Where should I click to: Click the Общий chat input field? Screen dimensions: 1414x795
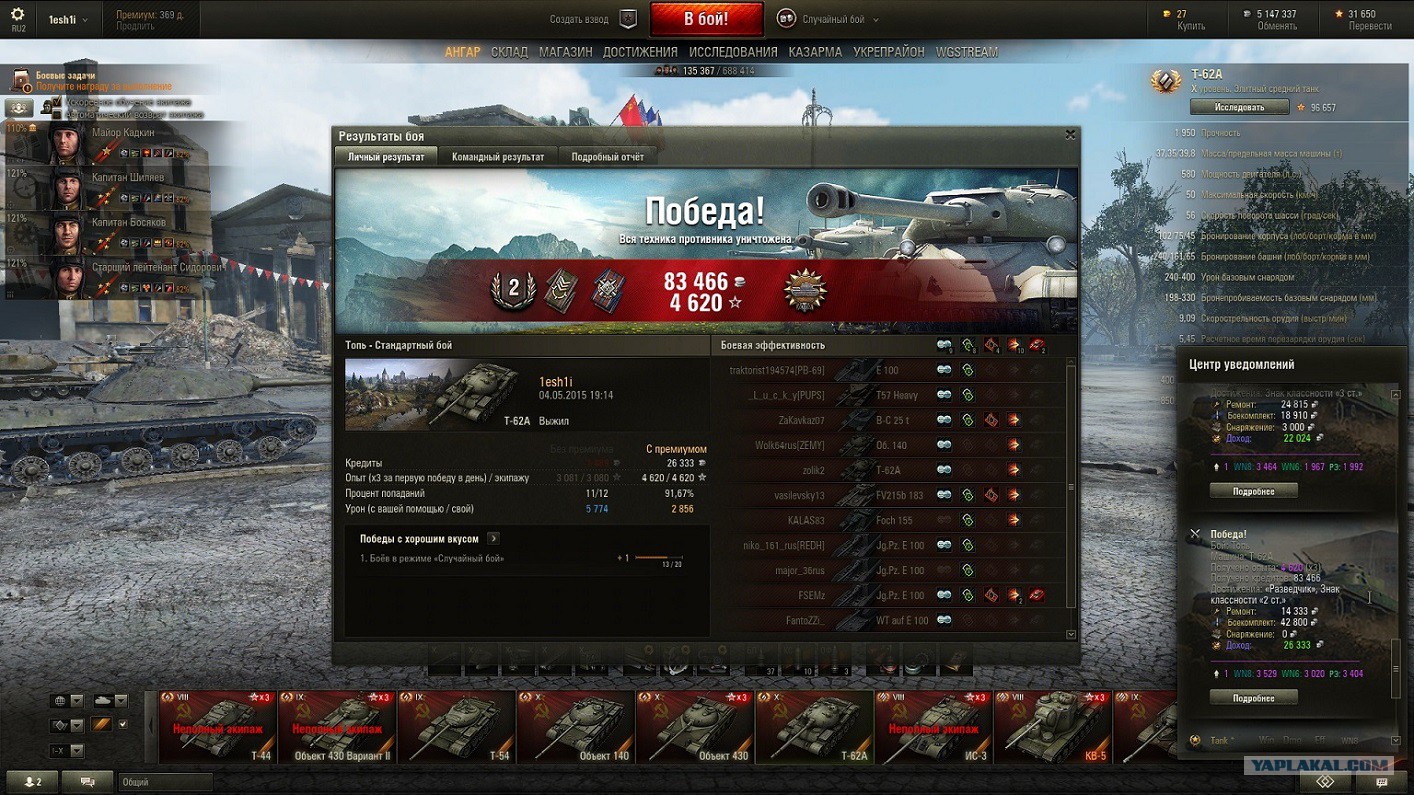click(x=165, y=782)
